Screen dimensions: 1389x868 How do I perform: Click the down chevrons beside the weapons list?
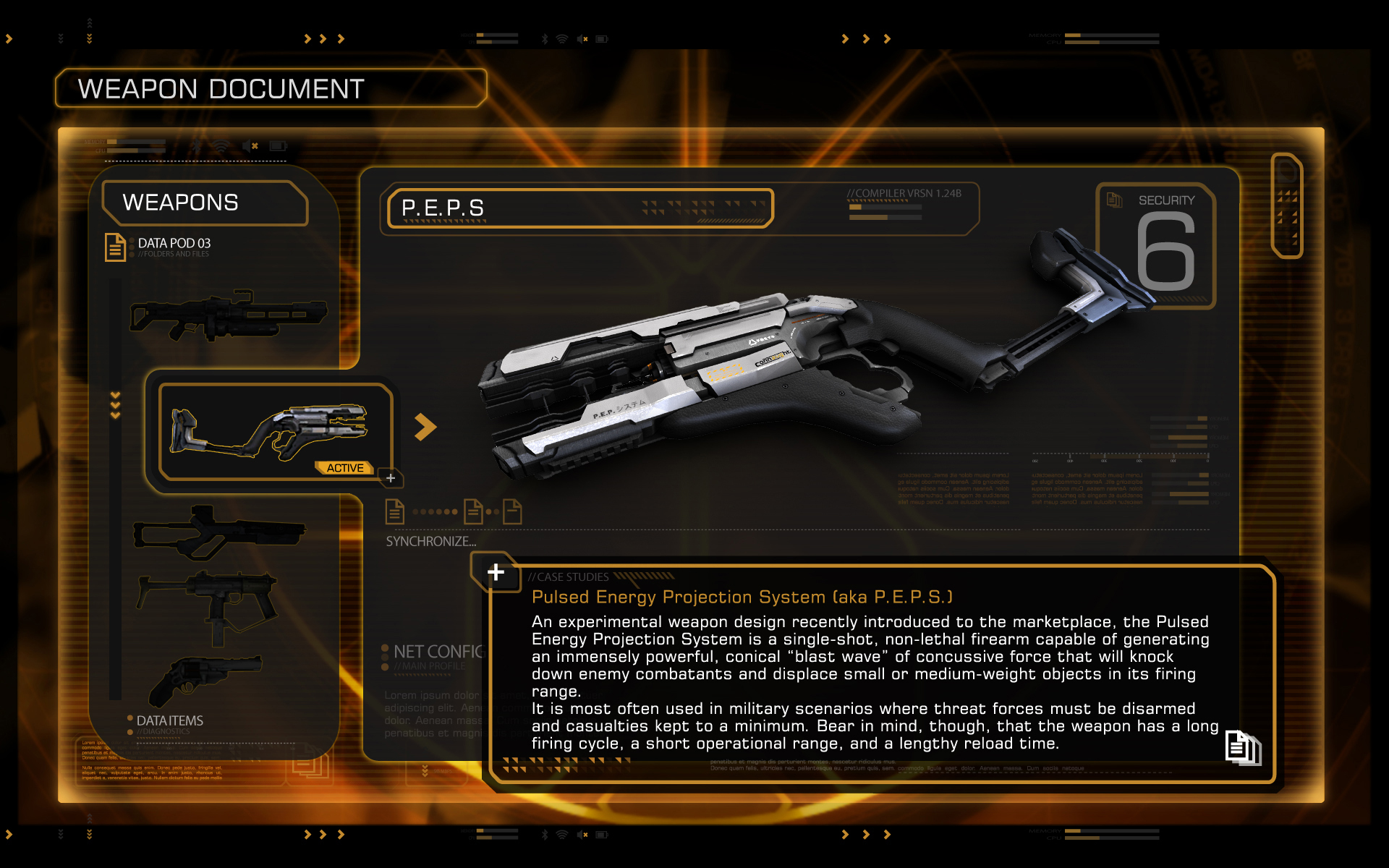pos(115,405)
